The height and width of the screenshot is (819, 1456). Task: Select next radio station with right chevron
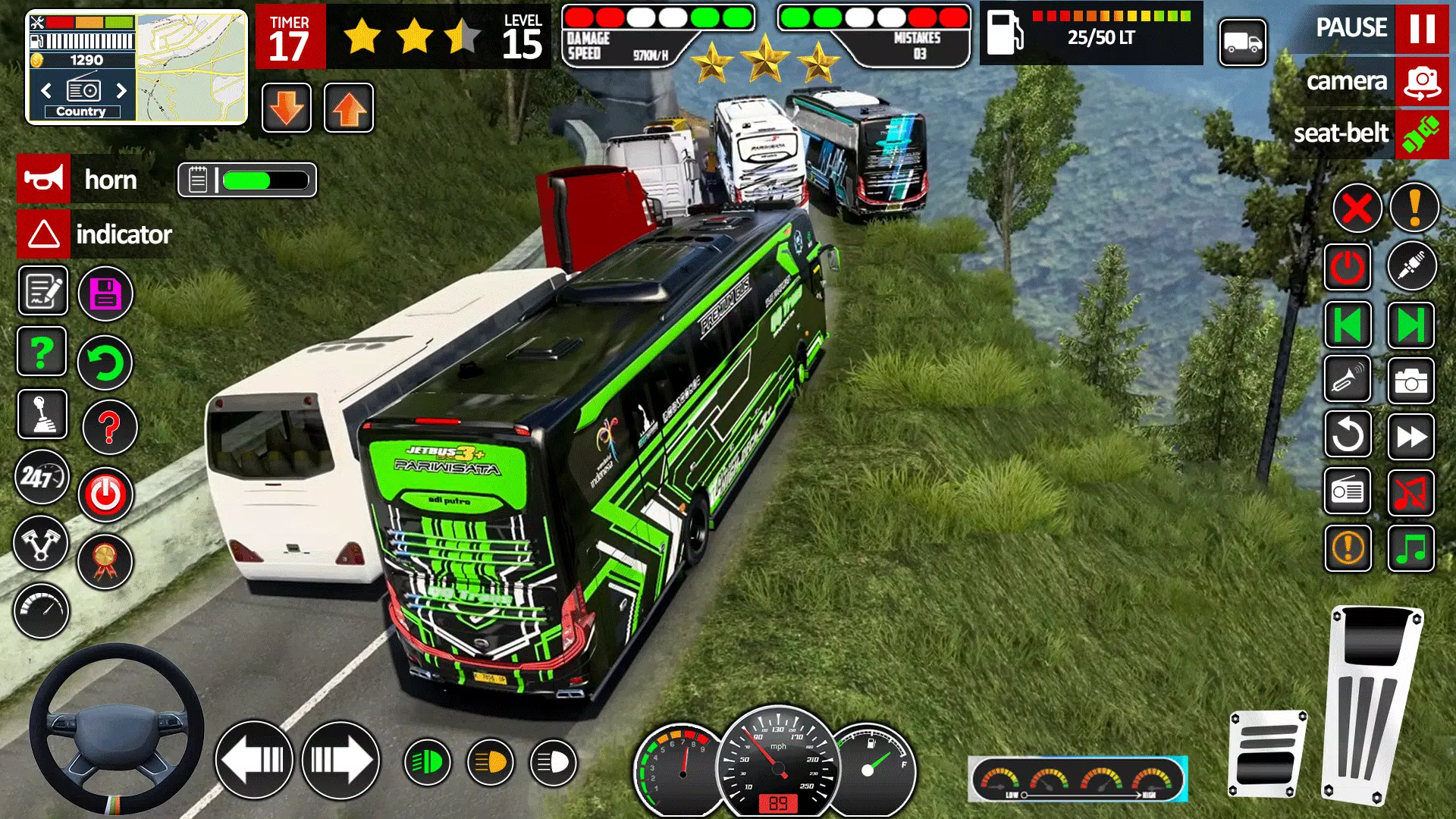[x=123, y=91]
